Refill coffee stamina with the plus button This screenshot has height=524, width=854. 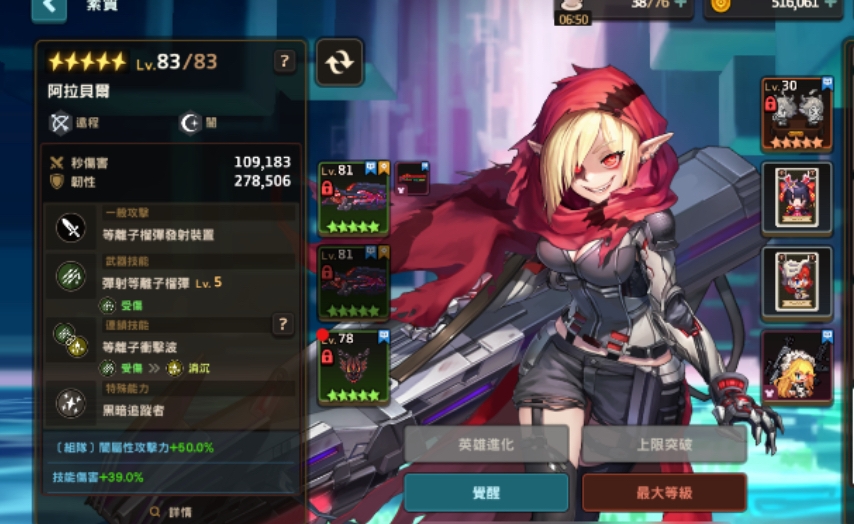(x=680, y=4)
